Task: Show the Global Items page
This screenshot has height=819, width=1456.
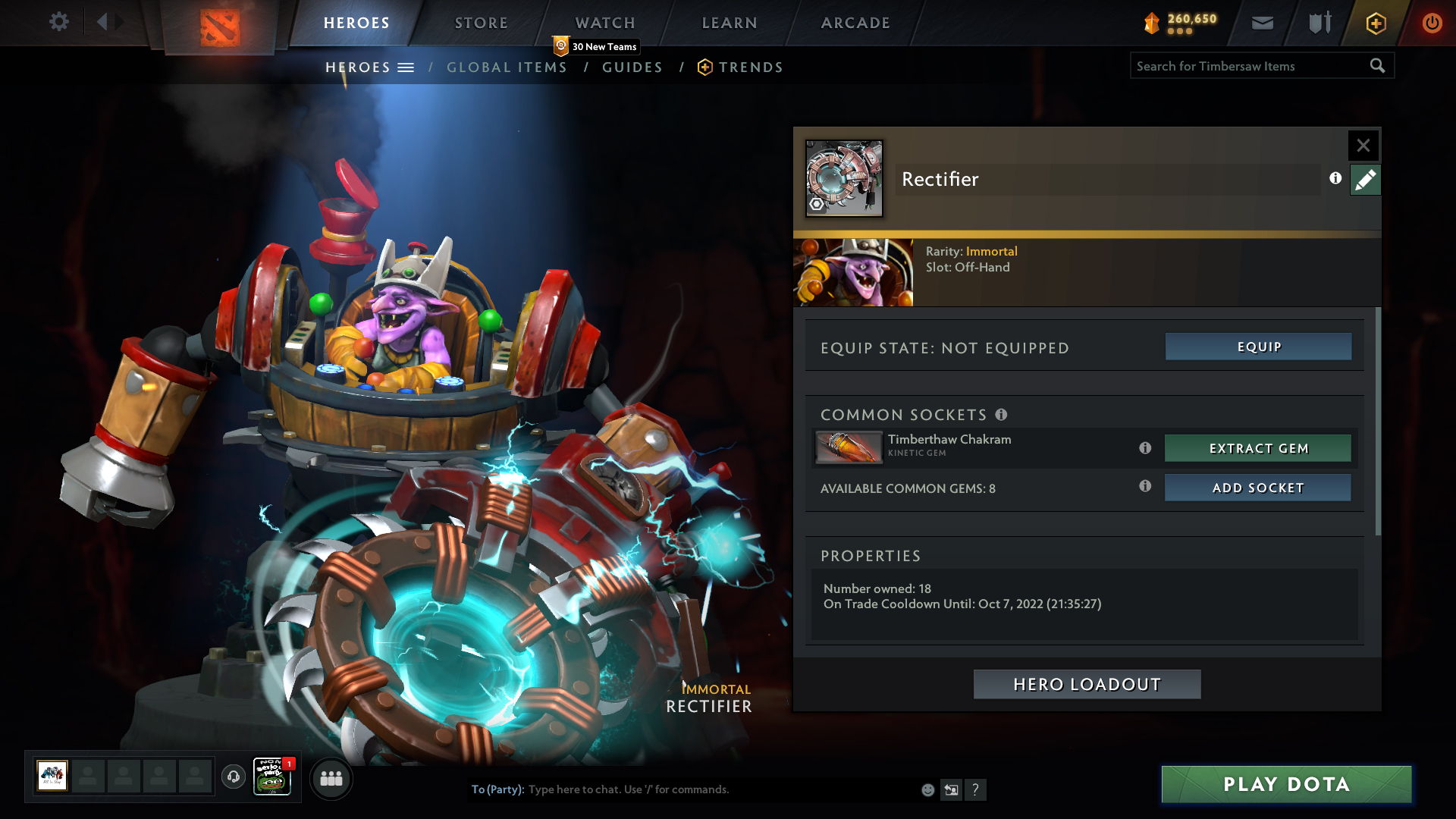Action: point(507,67)
